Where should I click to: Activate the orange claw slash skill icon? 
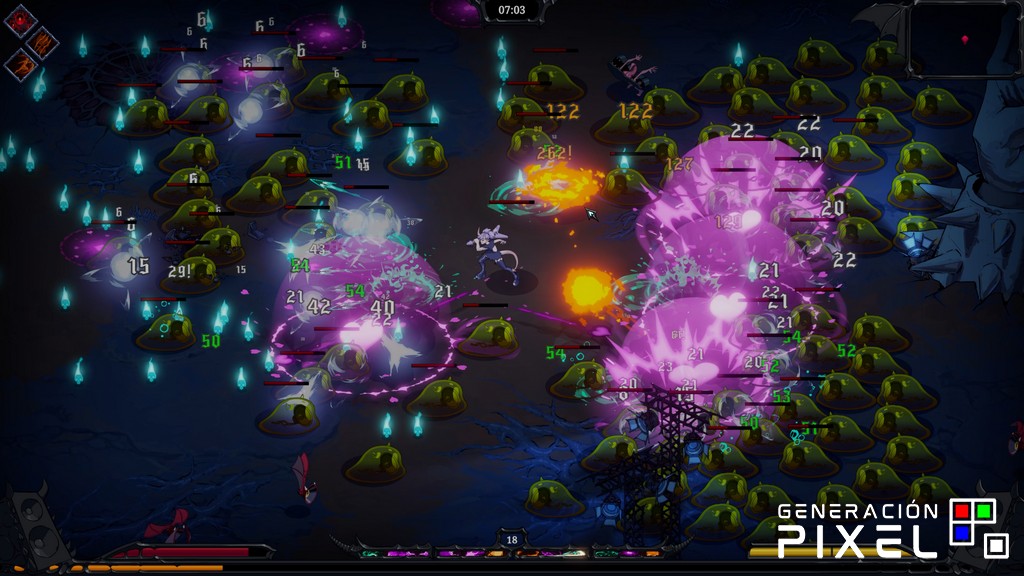pyautogui.click(x=44, y=42)
